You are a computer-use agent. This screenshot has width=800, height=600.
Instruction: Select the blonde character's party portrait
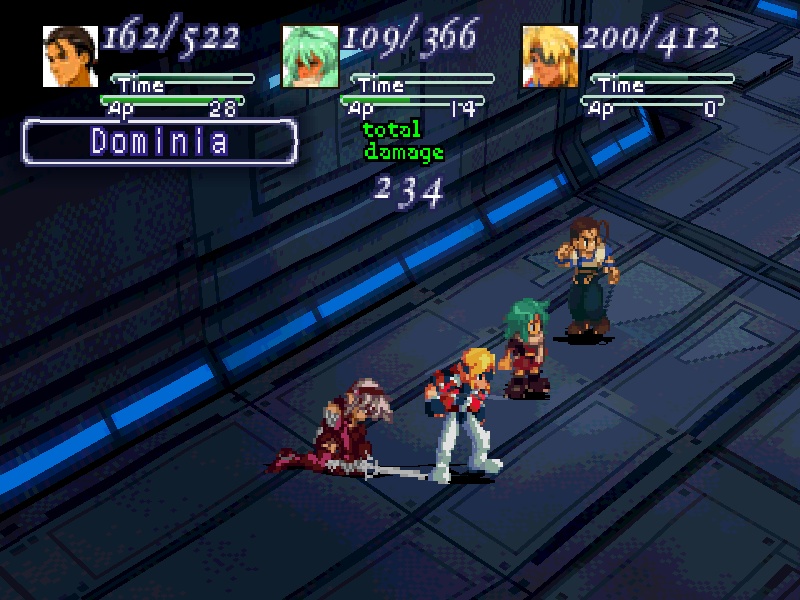coord(549,56)
